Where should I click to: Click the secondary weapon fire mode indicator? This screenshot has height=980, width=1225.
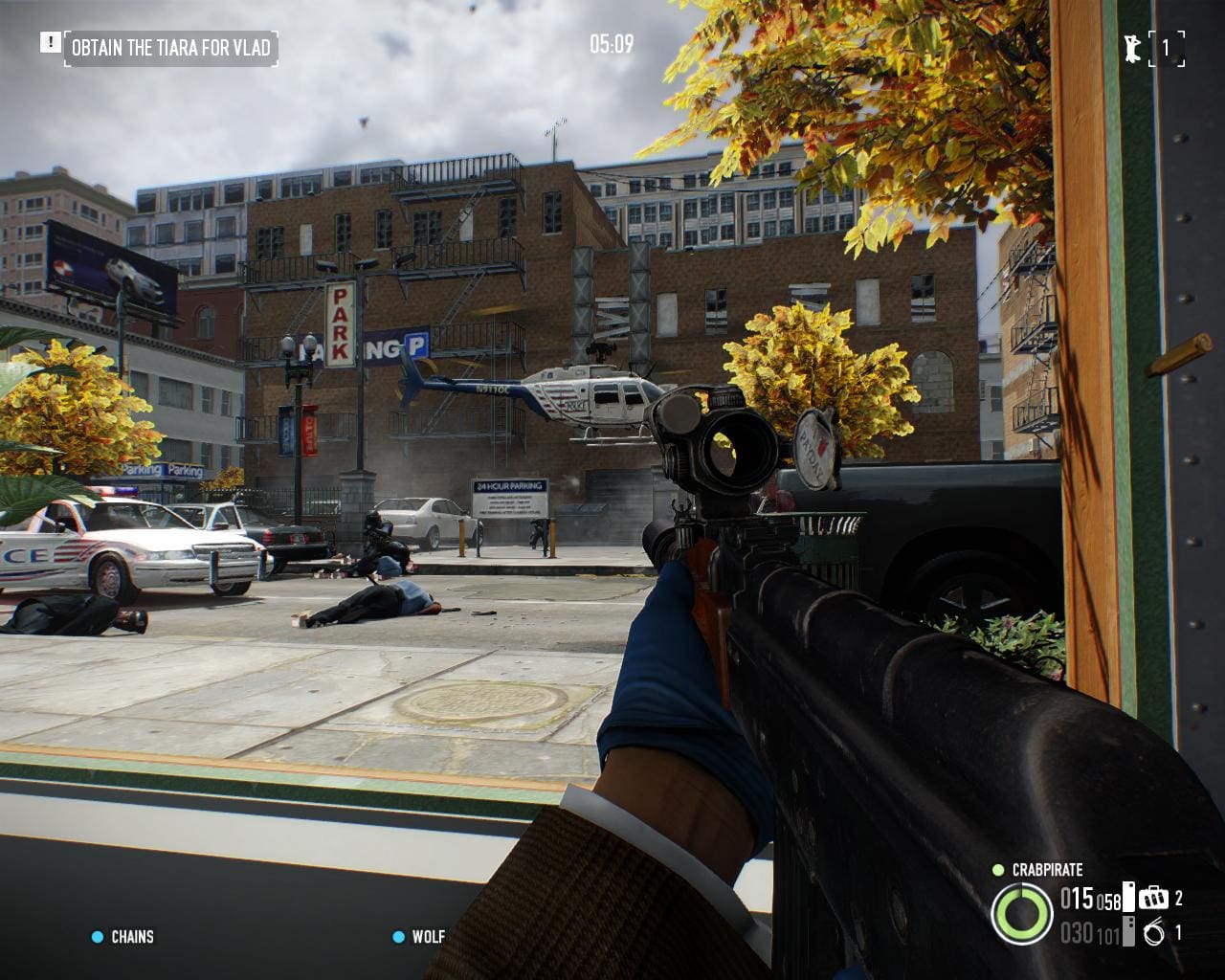coord(1128,931)
